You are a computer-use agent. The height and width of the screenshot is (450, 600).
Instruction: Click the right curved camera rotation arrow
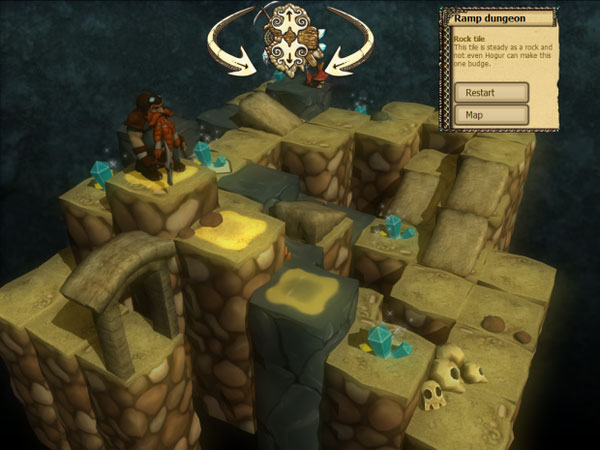[349, 45]
